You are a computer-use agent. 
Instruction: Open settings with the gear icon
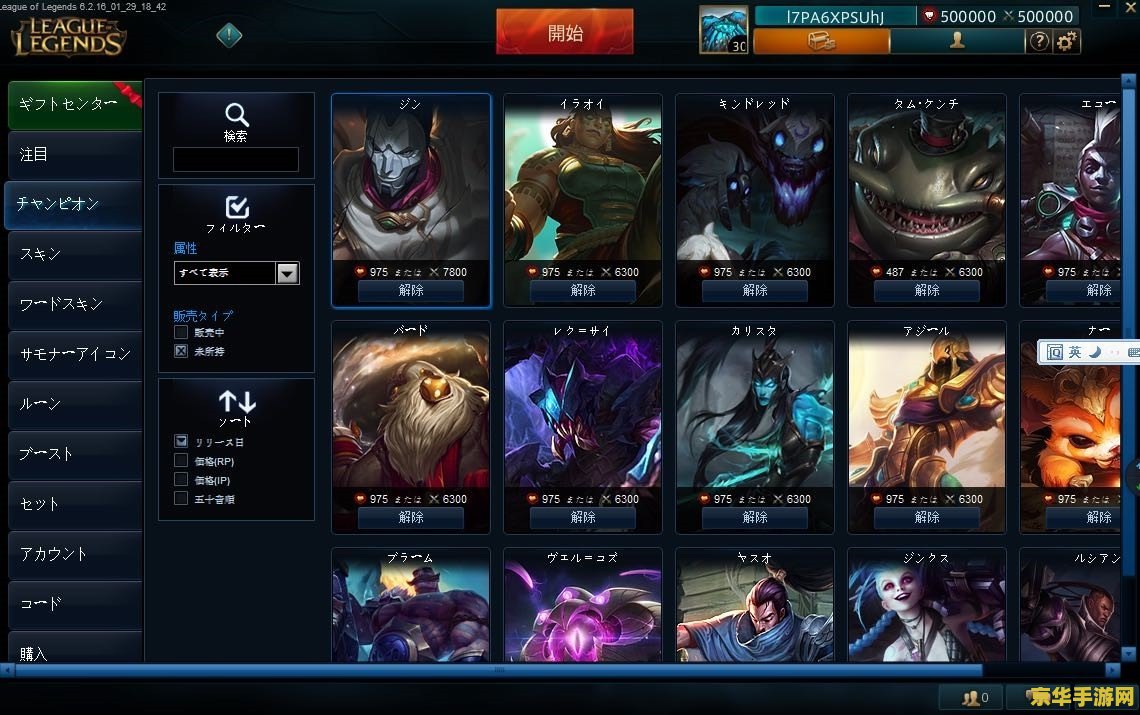pyautogui.click(x=1068, y=41)
